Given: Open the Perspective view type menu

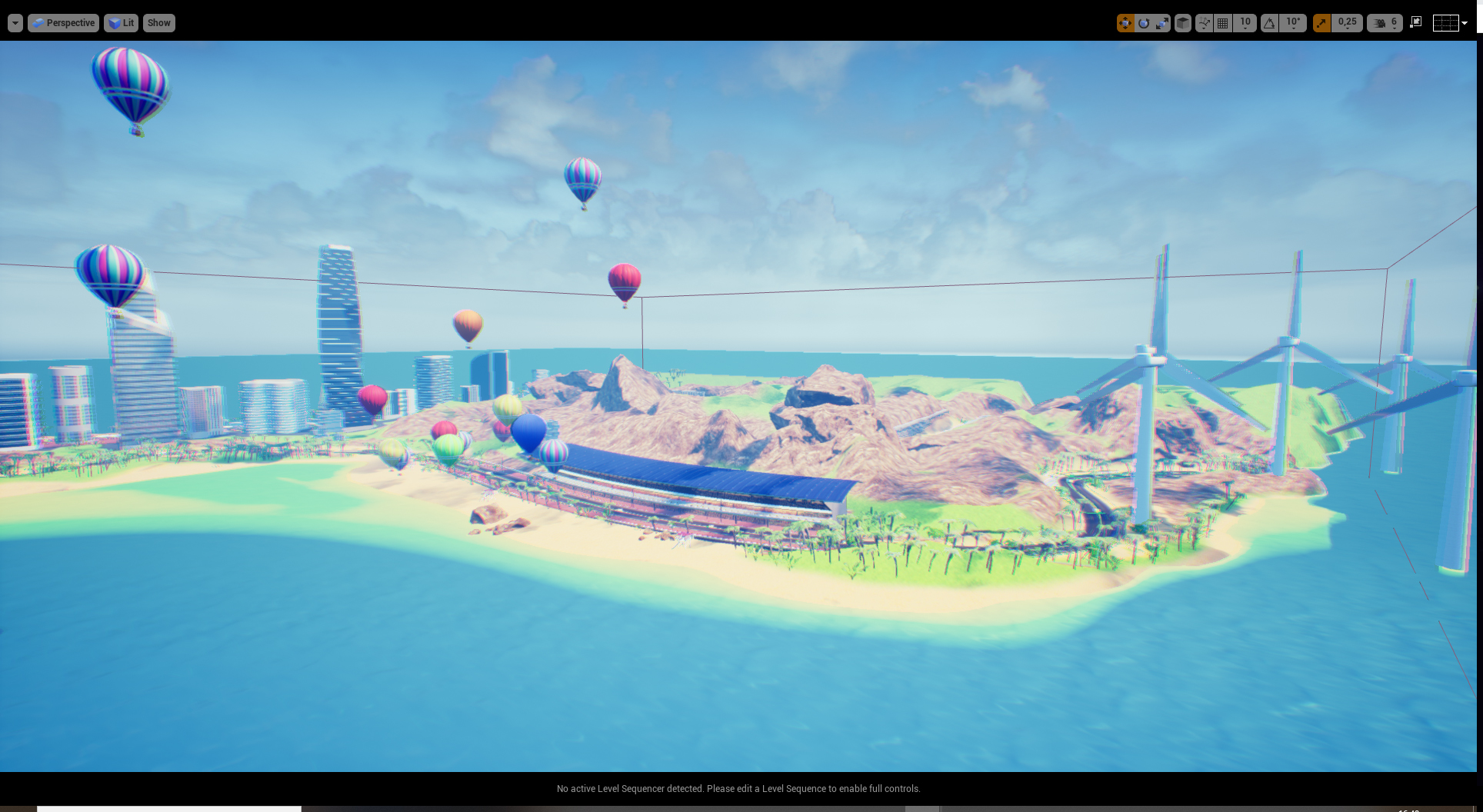Looking at the screenshot, I should pyautogui.click(x=63, y=23).
